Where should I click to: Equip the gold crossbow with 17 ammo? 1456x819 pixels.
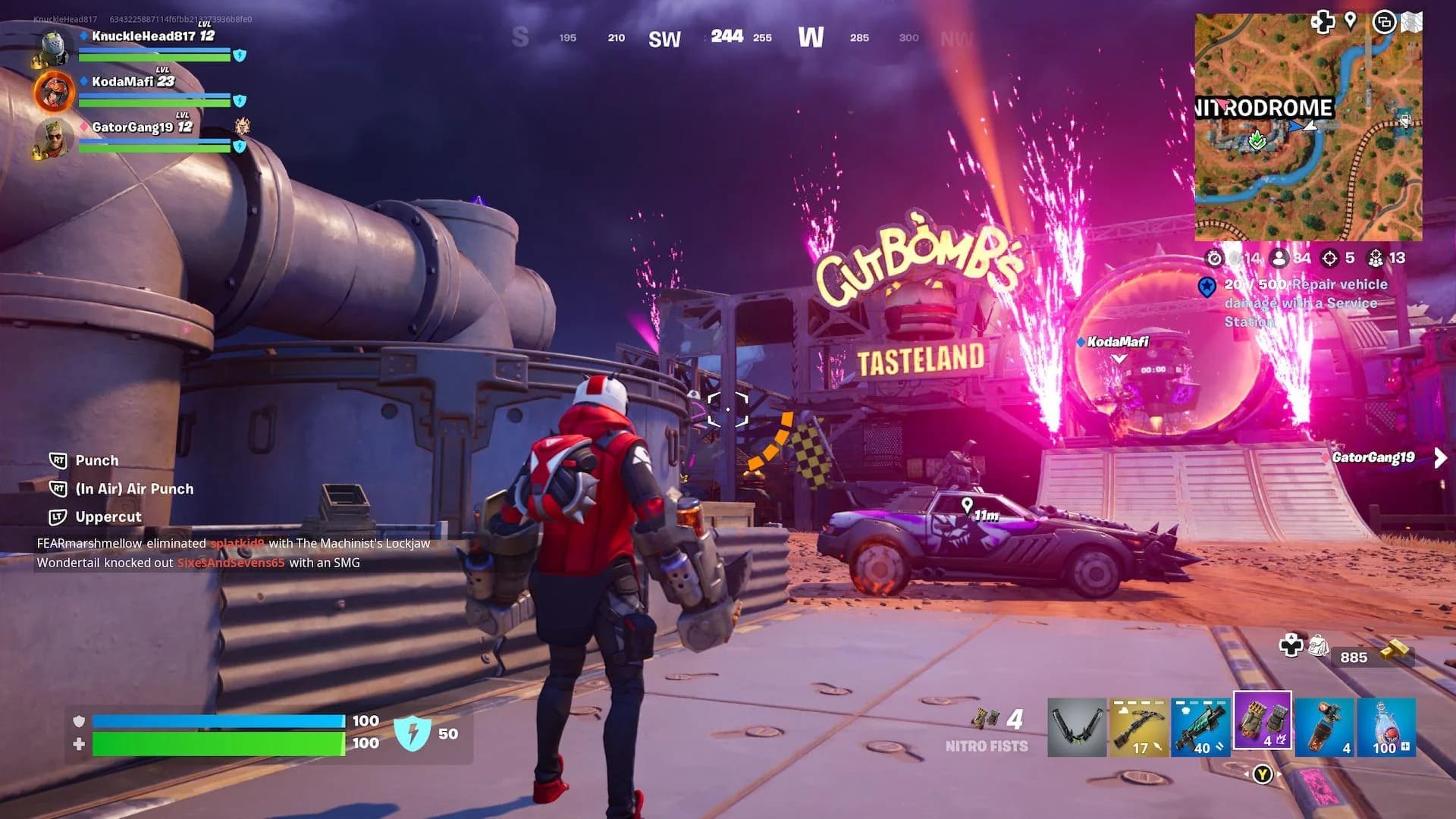point(1138,728)
